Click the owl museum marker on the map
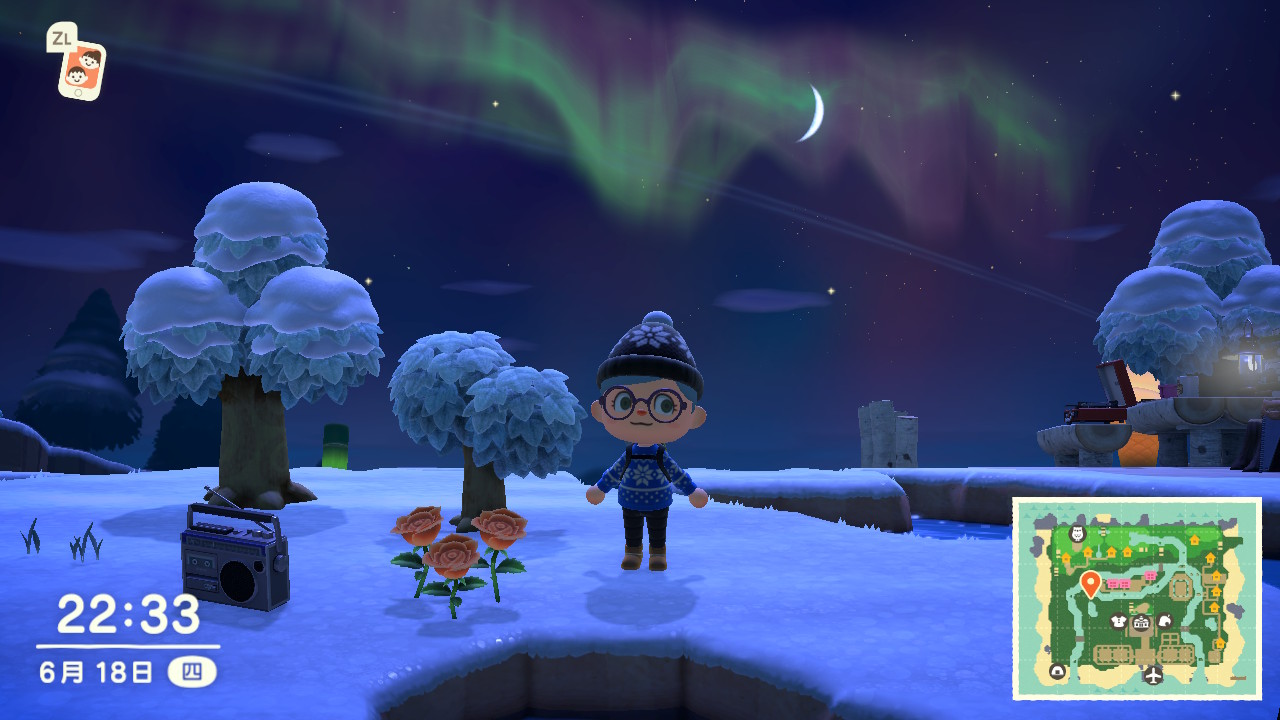Image resolution: width=1280 pixels, height=720 pixels. coord(1078,532)
